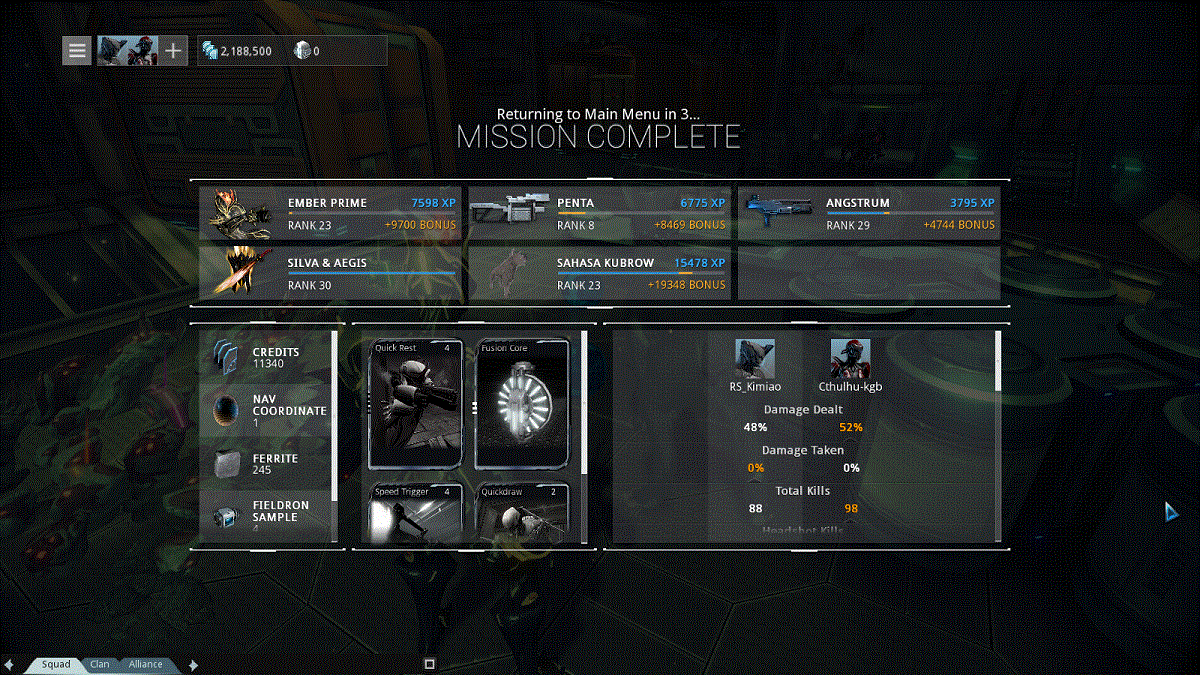This screenshot has height=675, width=1200.
Task: Choose the Ferrite reward row
Action: (x=266, y=463)
